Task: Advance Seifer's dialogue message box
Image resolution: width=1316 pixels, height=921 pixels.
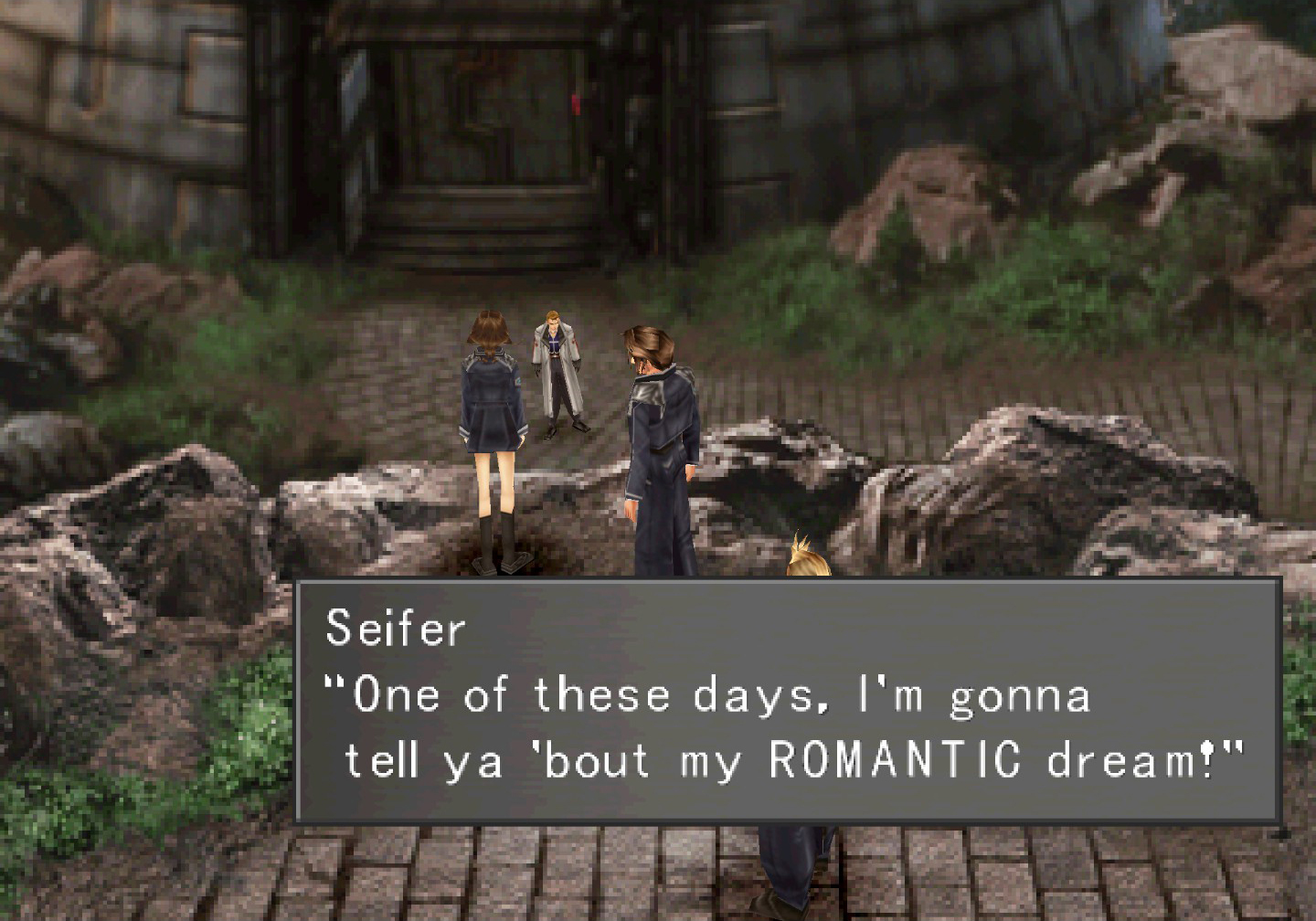Action: (787, 701)
